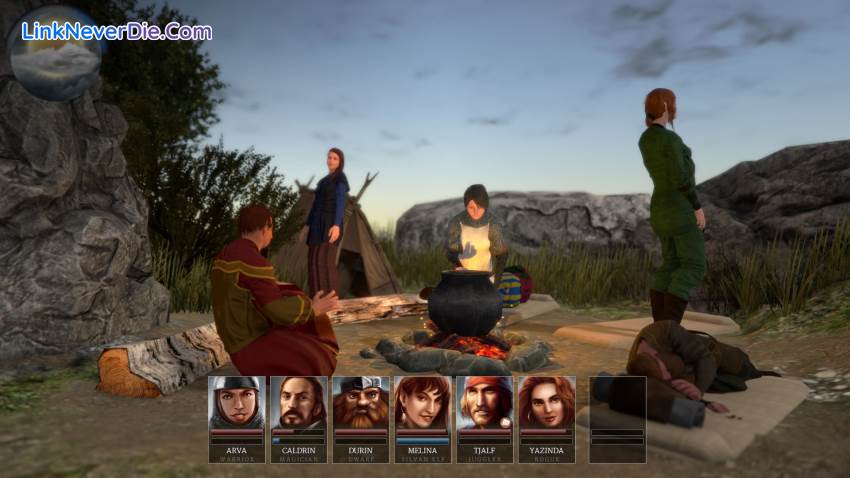This screenshot has width=850, height=478.
Task: Select Tjalf the juggler's portrait
Action: click(485, 403)
